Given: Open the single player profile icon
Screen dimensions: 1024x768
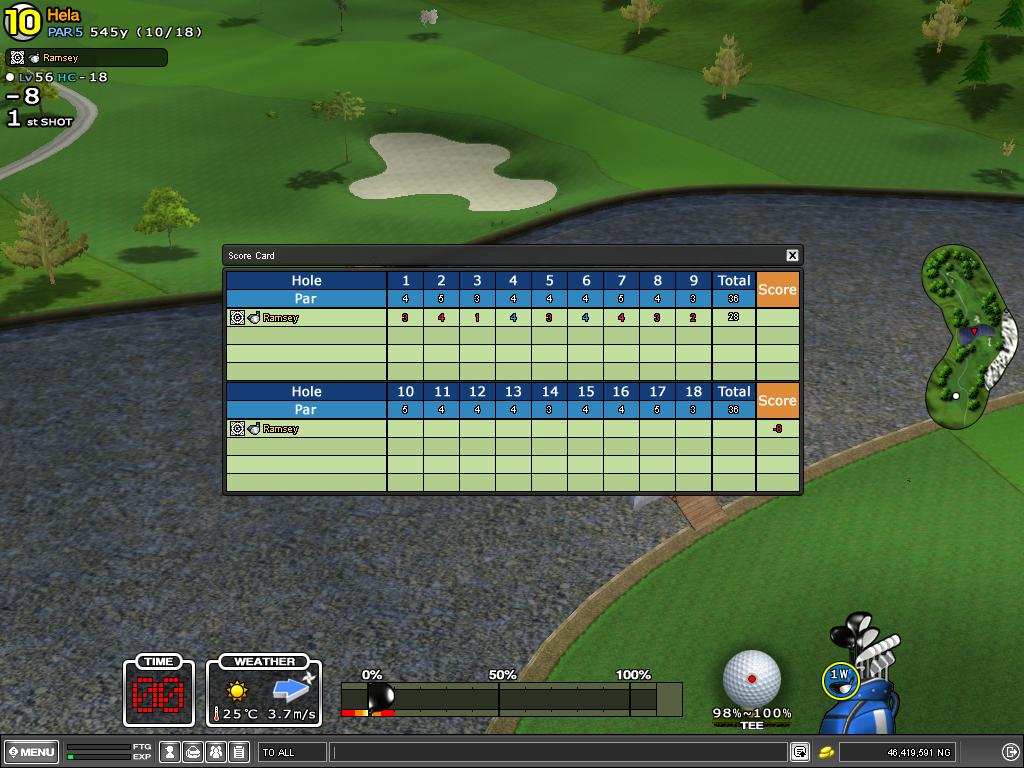Looking at the screenshot, I should click(171, 752).
